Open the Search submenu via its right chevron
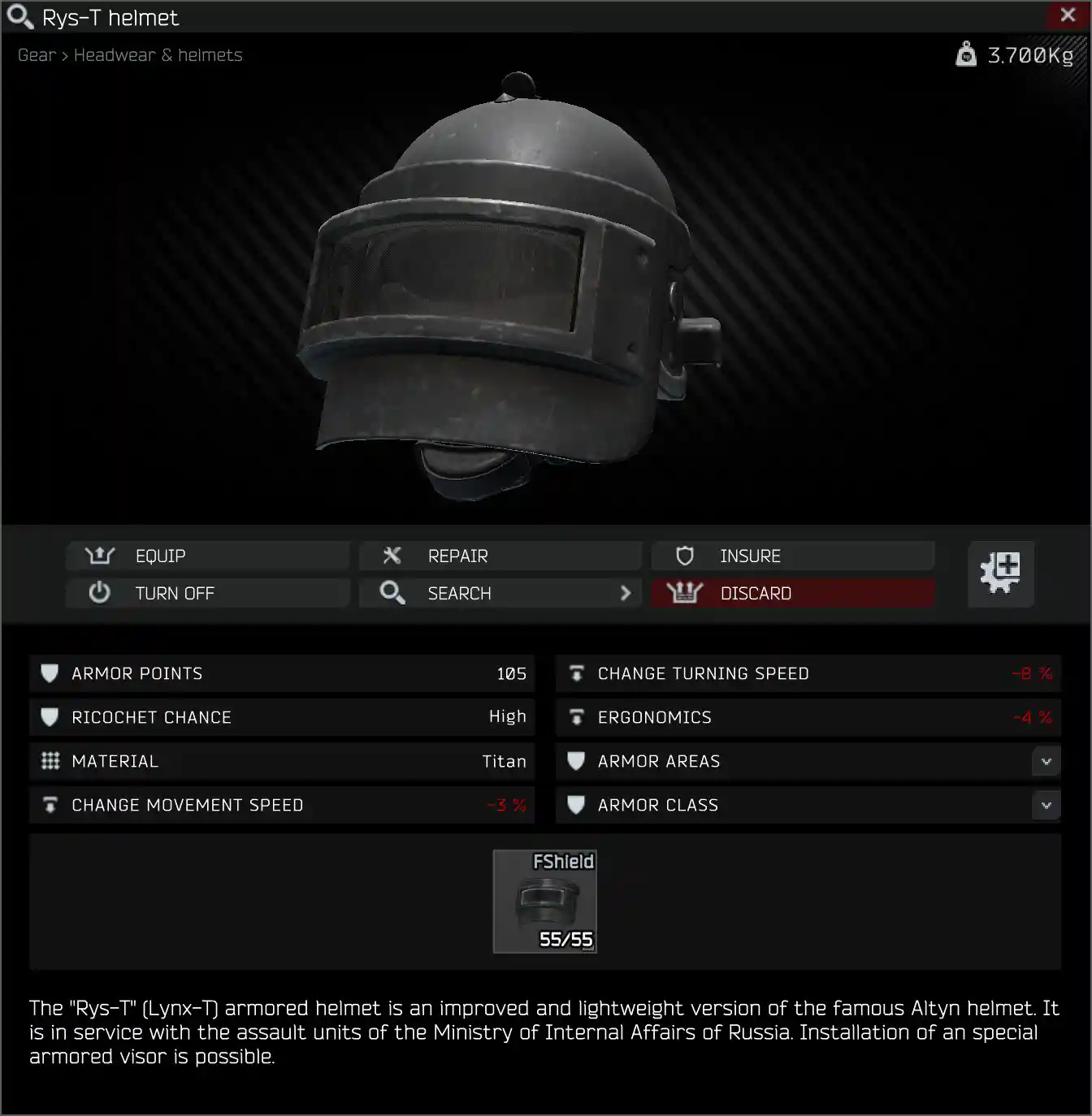1092x1116 pixels. [625, 593]
